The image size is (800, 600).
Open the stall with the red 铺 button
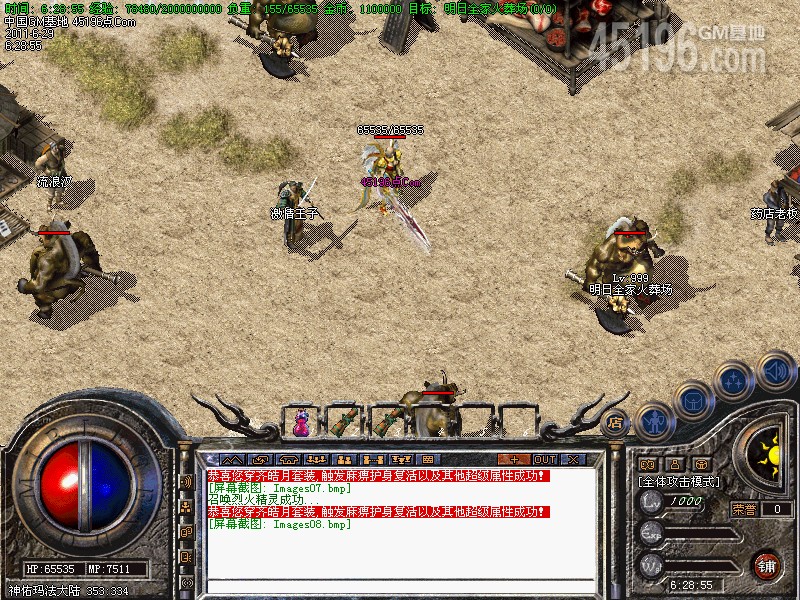coord(767,564)
